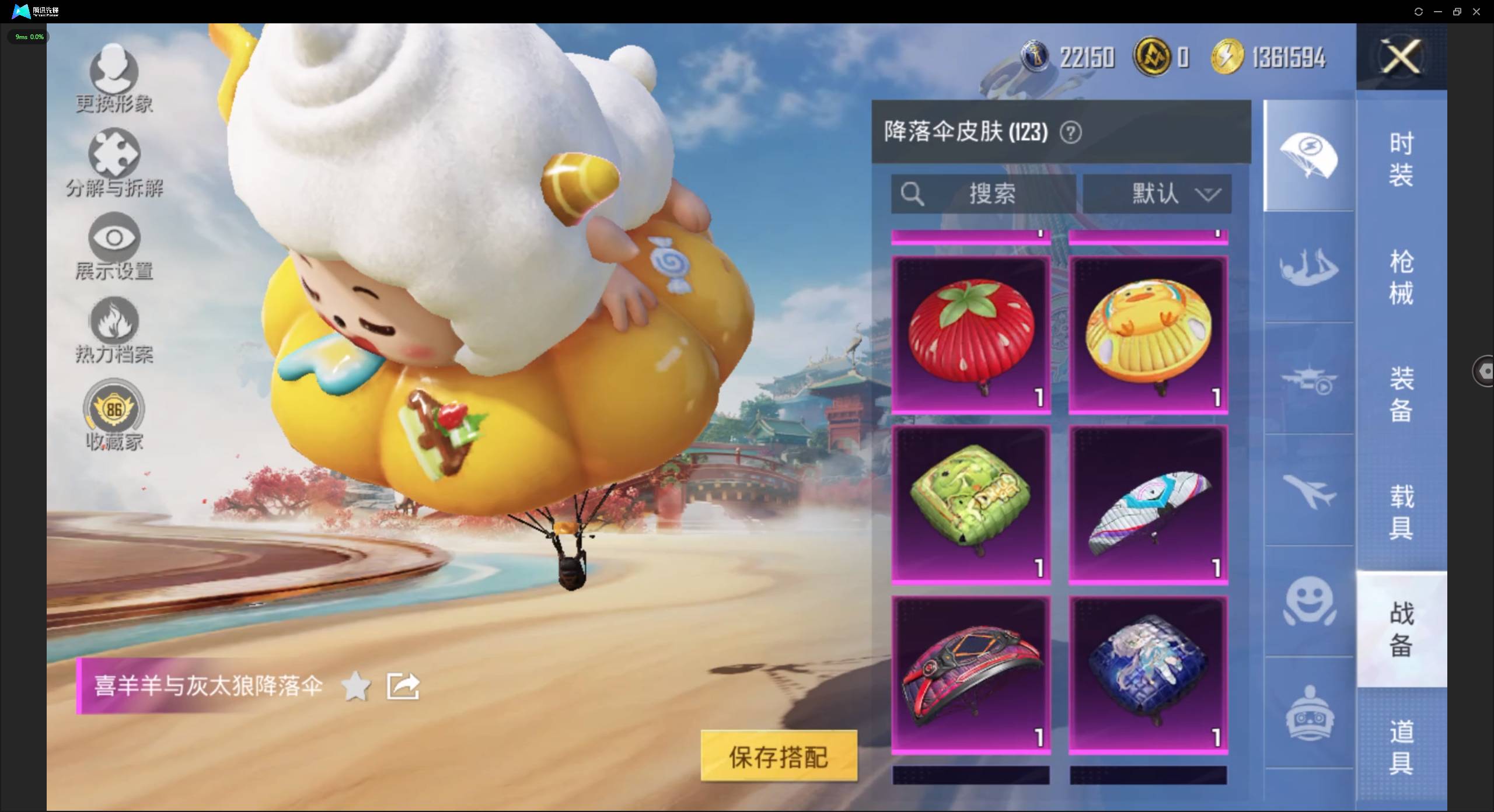This screenshot has width=1494, height=812.
Task: Switch to the 时装 fashion tab
Action: coord(1401,157)
